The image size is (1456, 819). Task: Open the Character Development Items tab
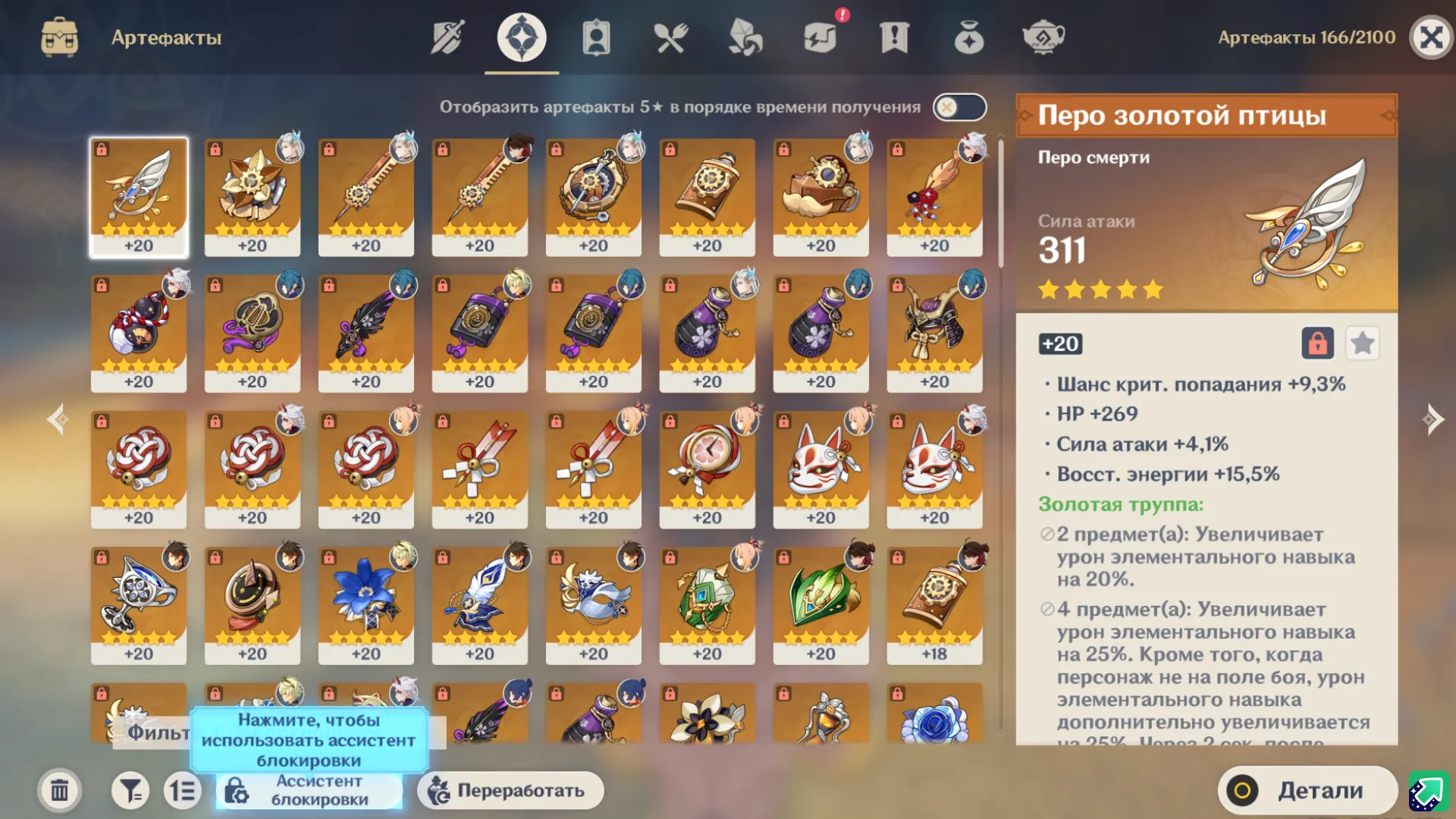[x=596, y=37]
